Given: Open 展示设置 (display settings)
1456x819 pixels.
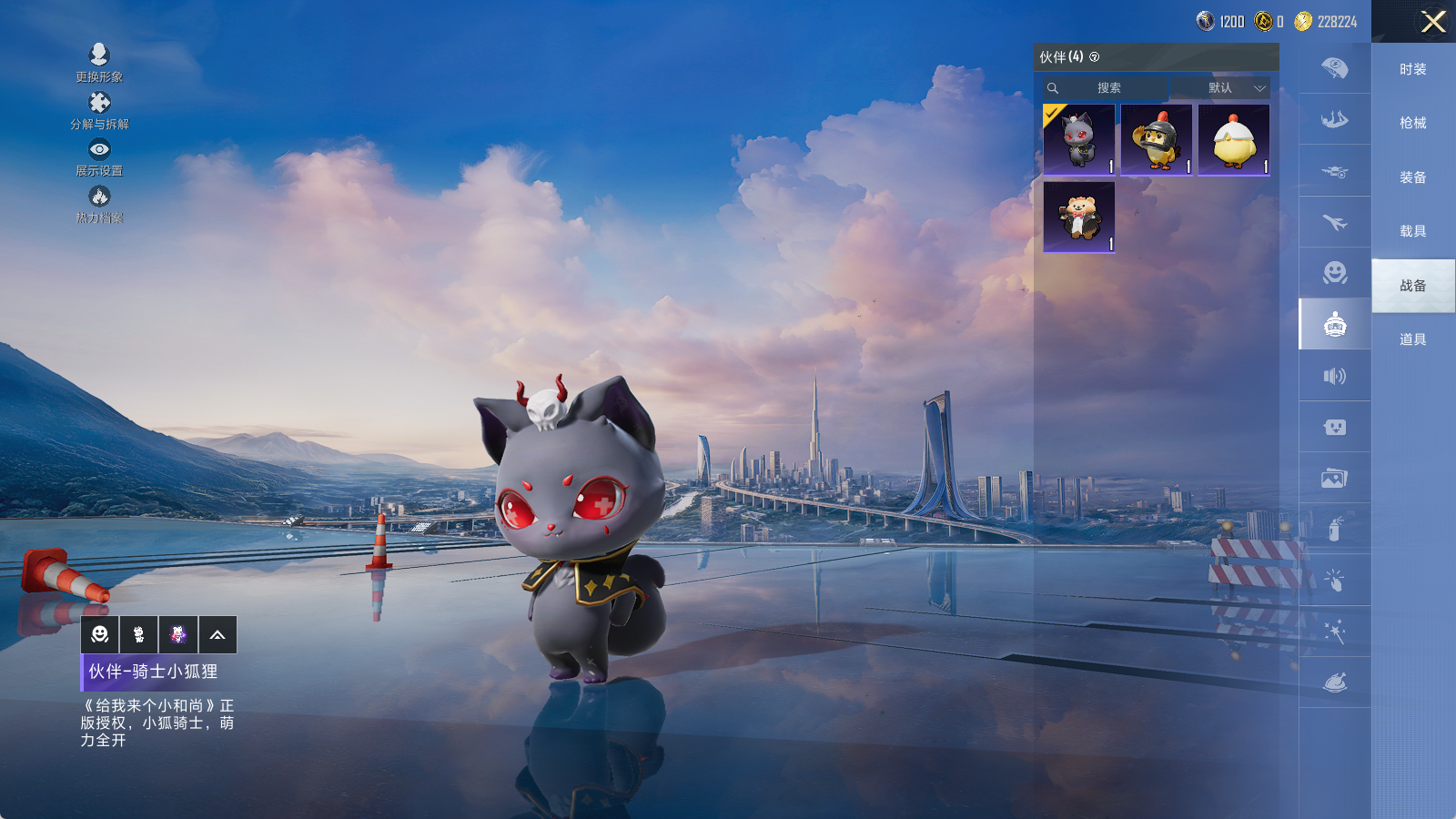Looking at the screenshot, I should click(99, 157).
